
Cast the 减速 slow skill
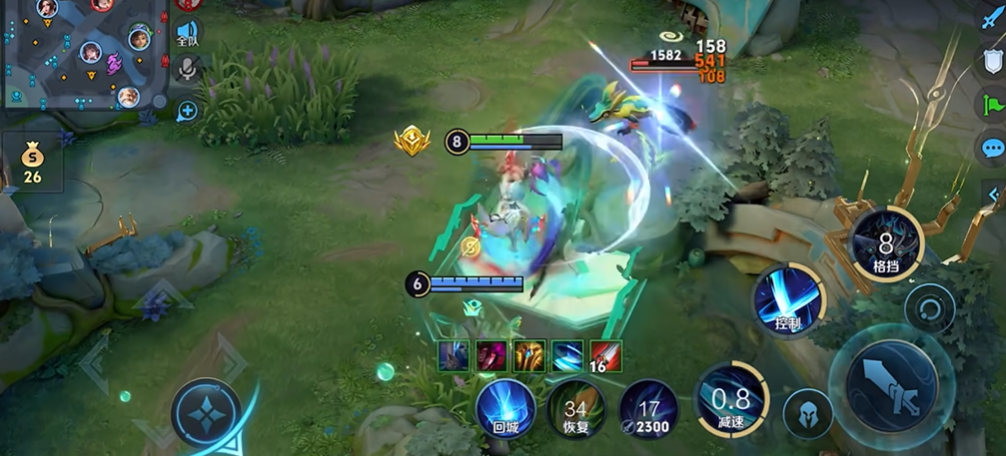click(731, 400)
